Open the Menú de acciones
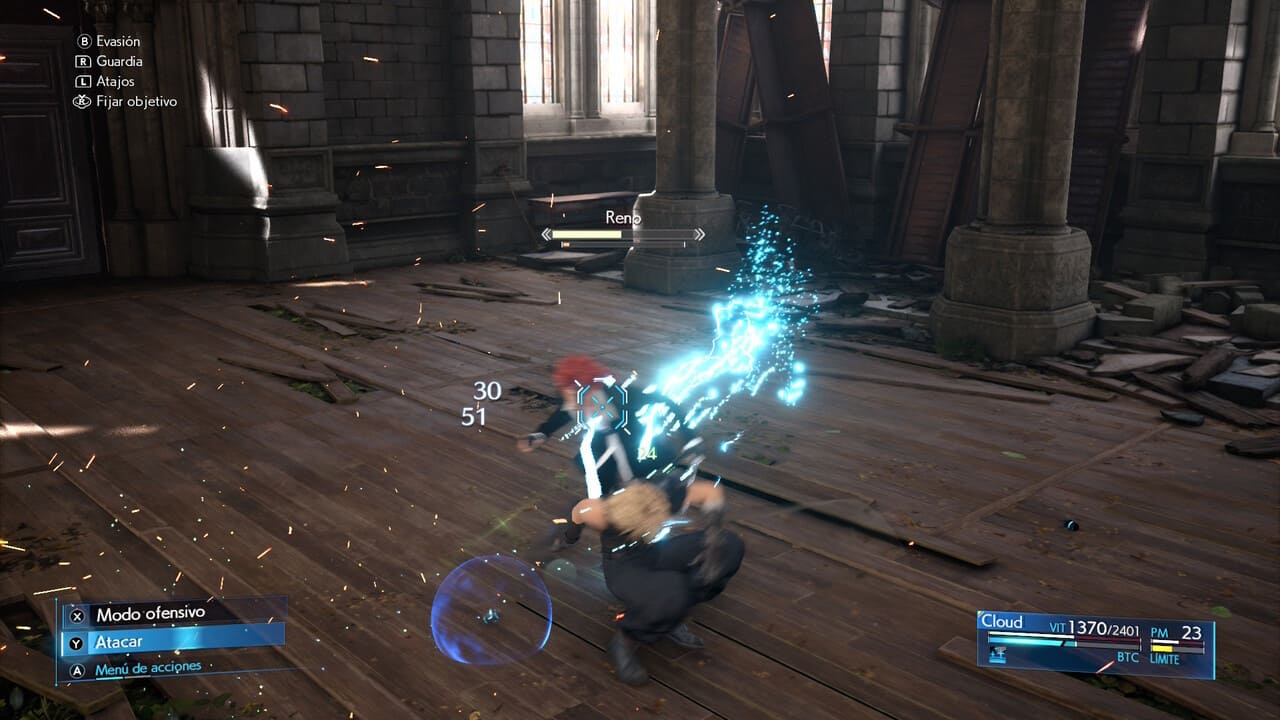1280x720 pixels. [x=148, y=668]
